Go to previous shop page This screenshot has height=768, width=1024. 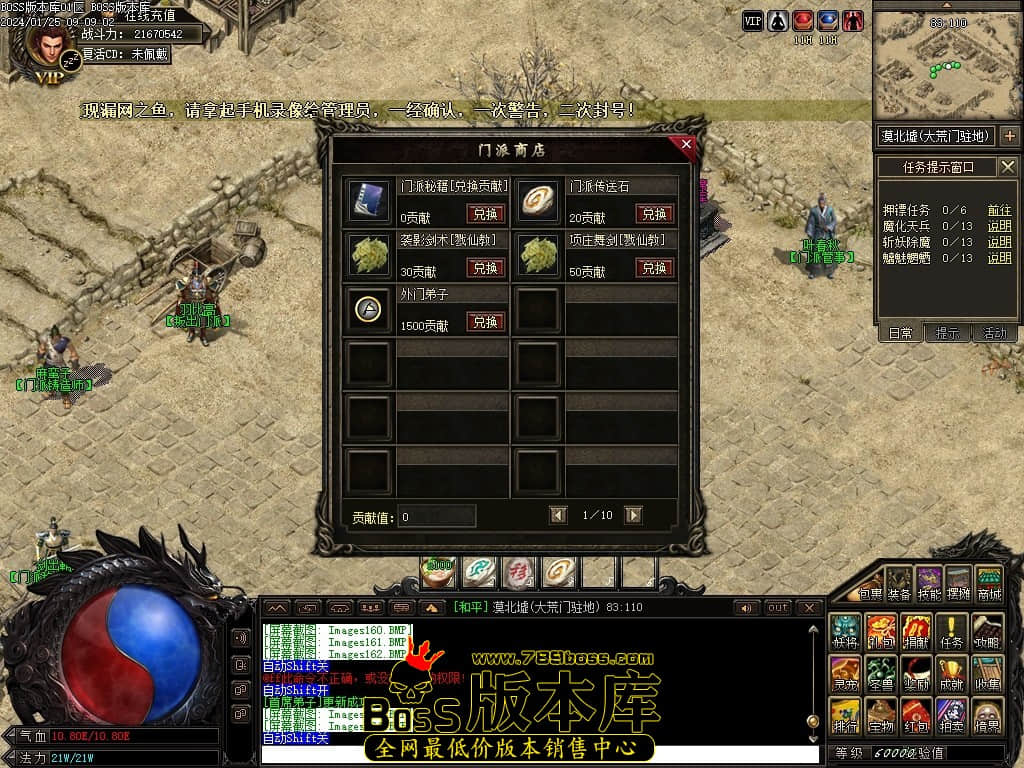point(559,515)
